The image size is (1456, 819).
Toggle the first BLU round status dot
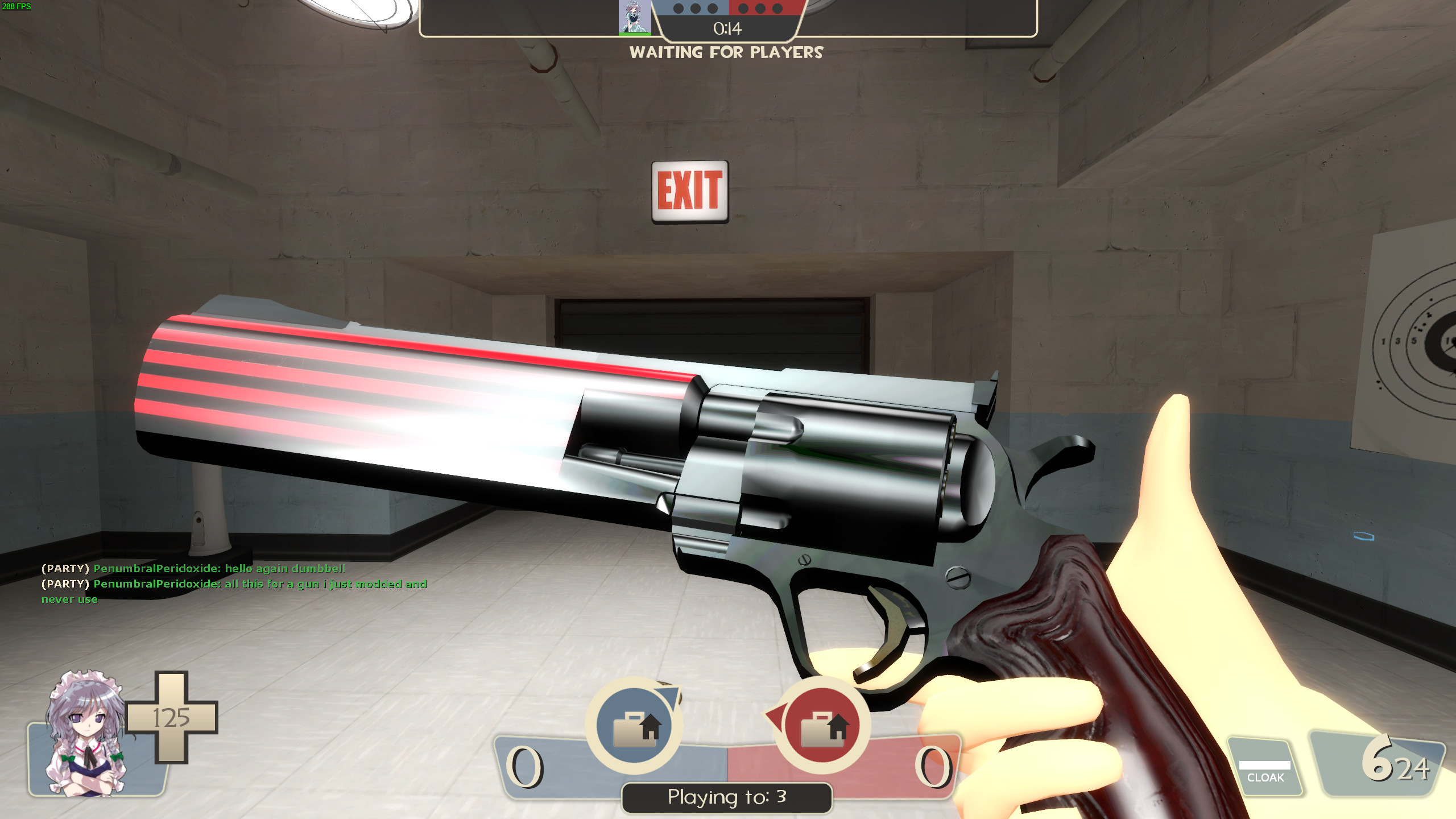coord(678,9)
